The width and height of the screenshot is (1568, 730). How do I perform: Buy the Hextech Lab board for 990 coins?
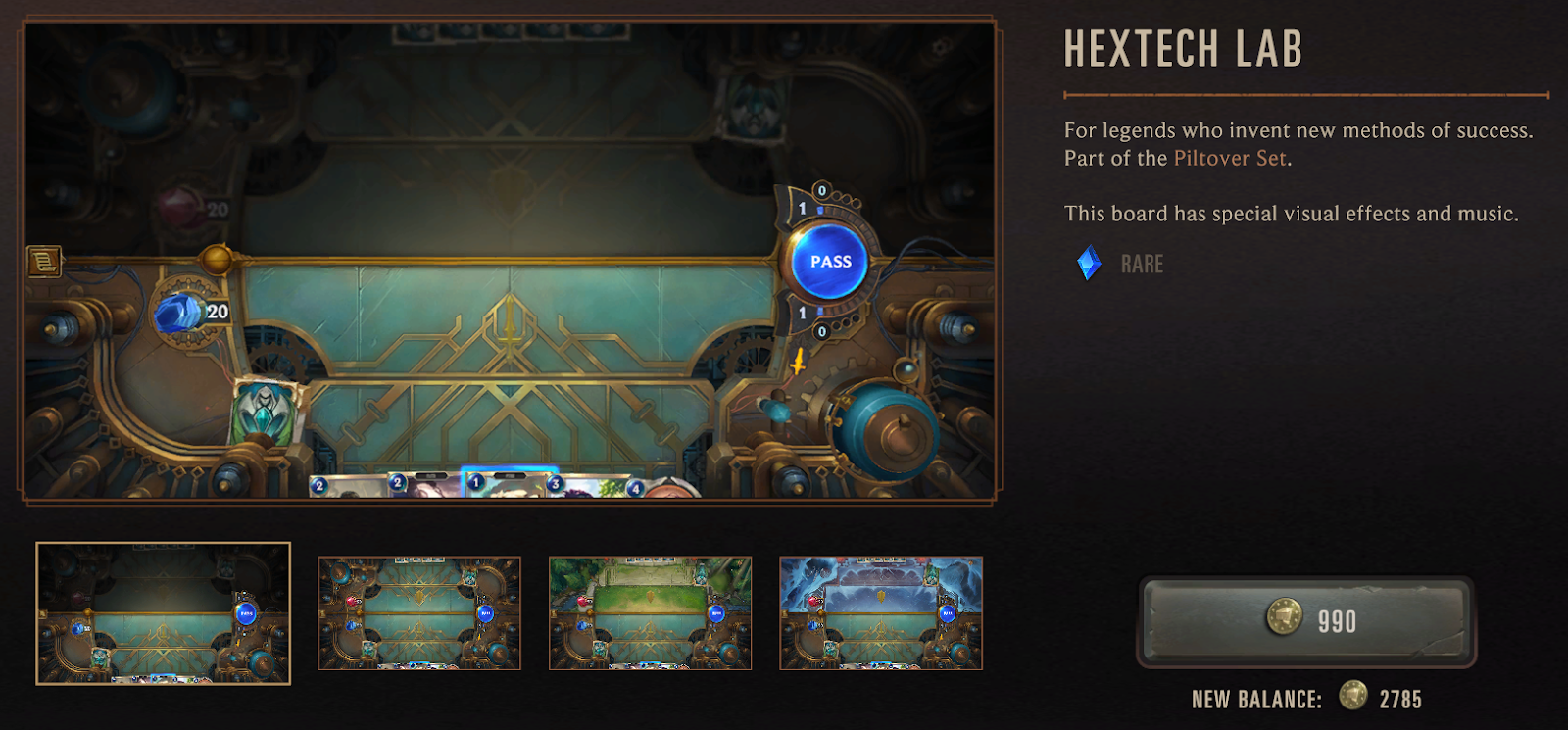[x=1306, y=620]
